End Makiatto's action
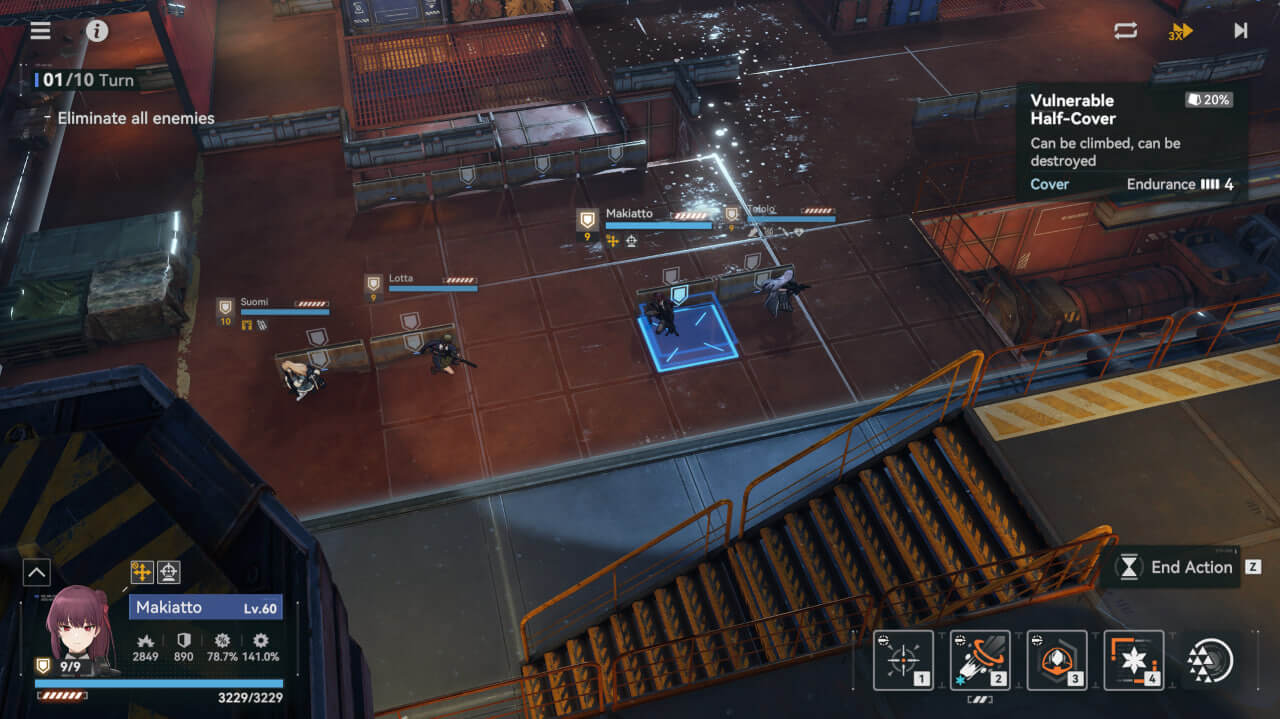 point(1178,567)
